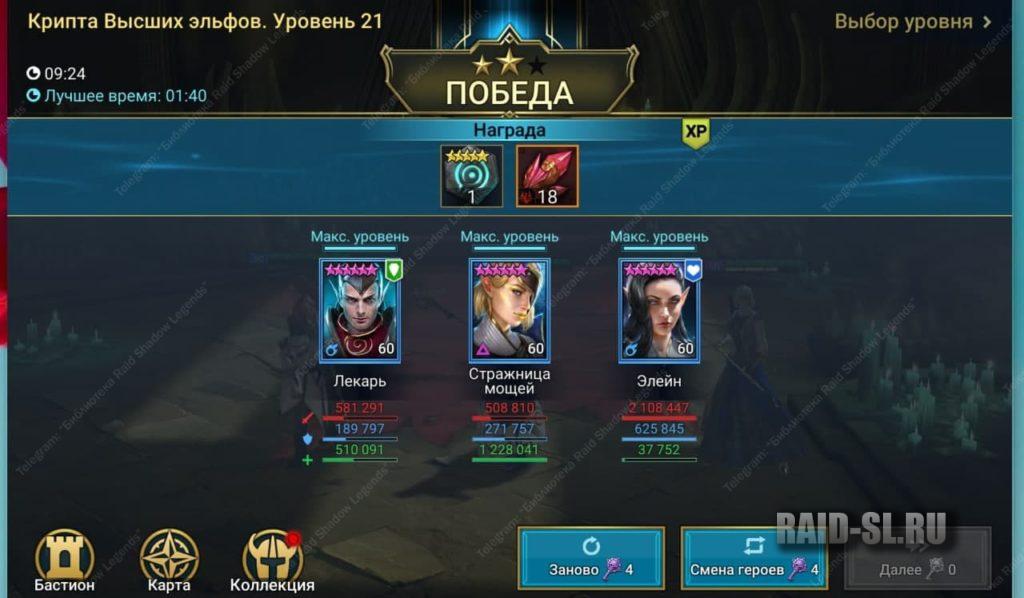
Task: Choose Смена героев to change team
Action: coord(753,558)
